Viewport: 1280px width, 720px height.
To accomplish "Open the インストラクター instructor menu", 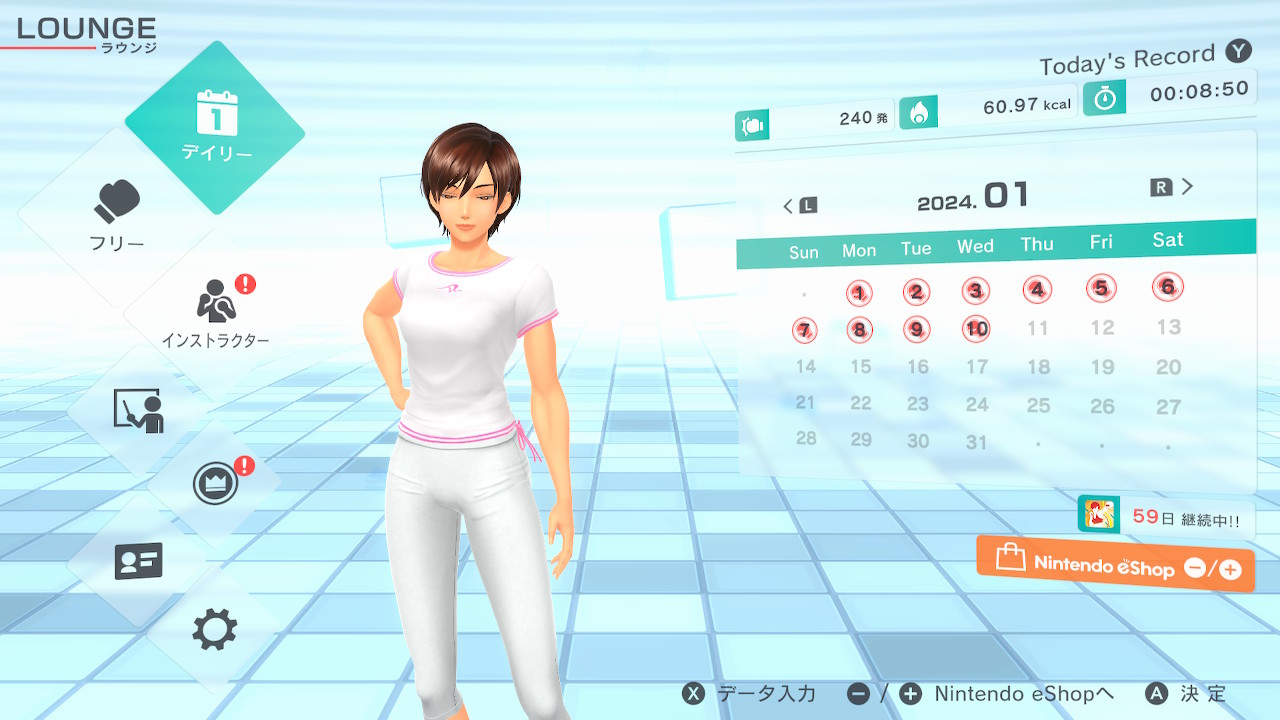I will coord(215,311).
